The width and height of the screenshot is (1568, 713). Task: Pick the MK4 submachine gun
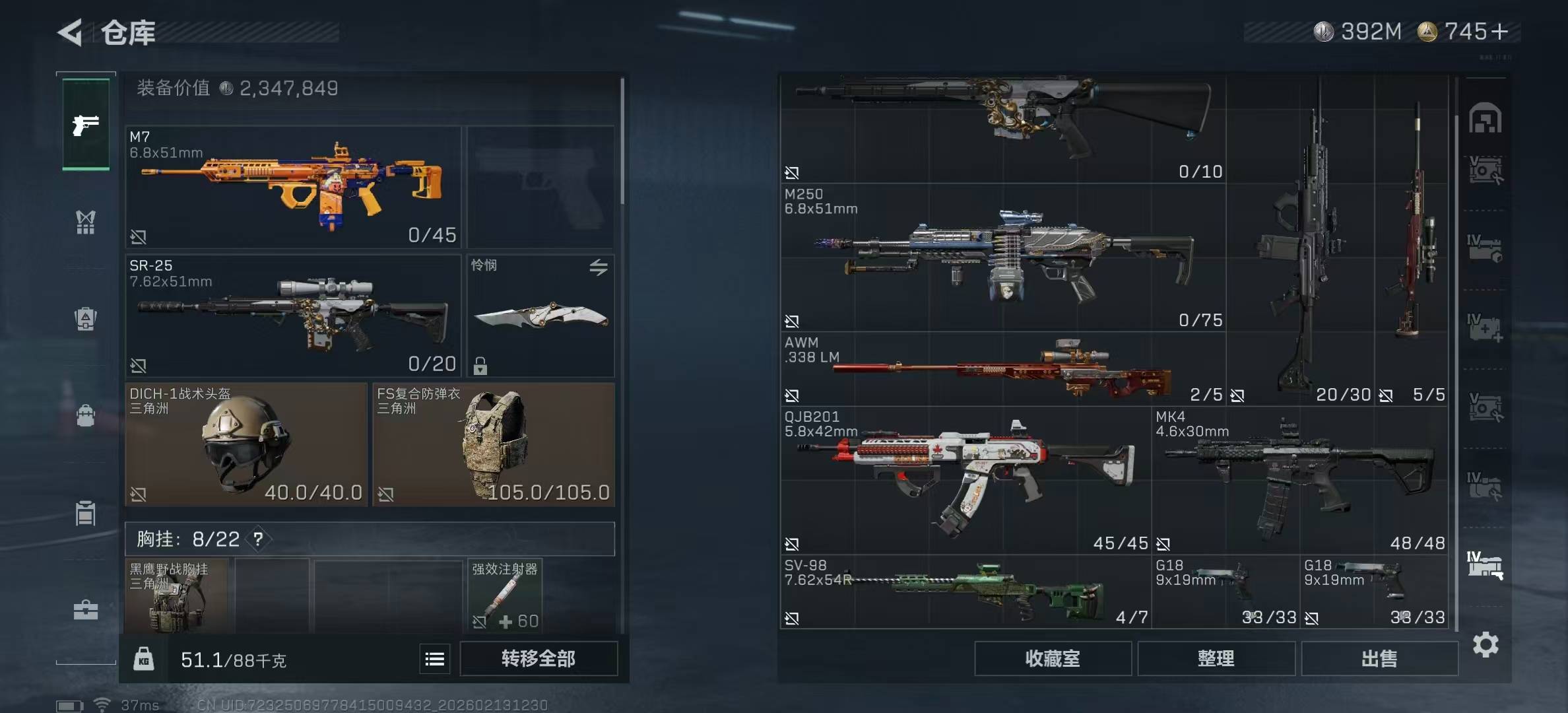coord(1300,480)
